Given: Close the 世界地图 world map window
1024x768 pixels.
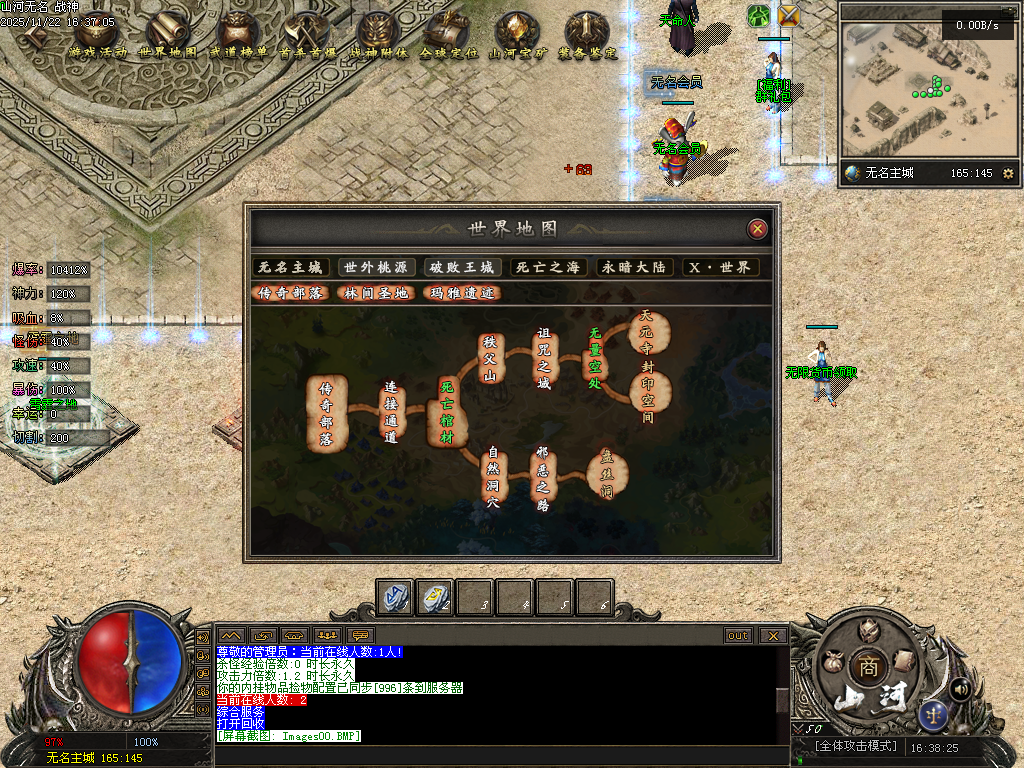Looking at the screenshot, I should (x=758, y=229).
